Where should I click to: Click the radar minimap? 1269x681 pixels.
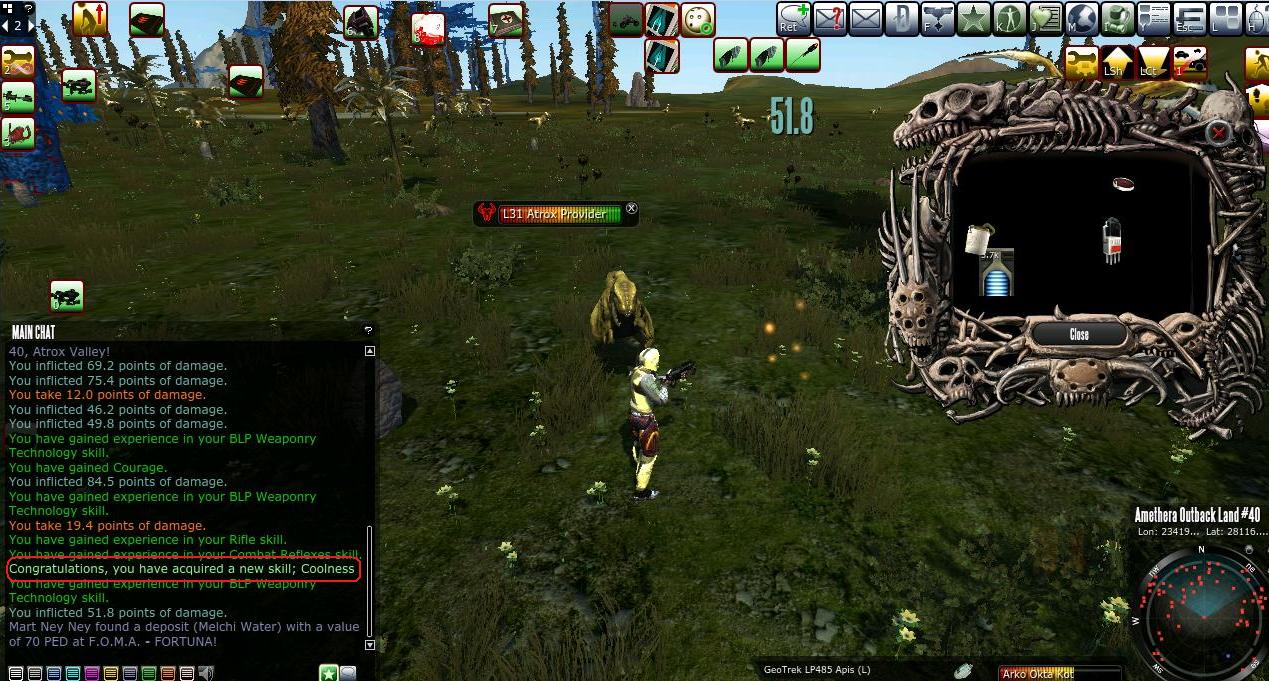(x=1198, y=611)
